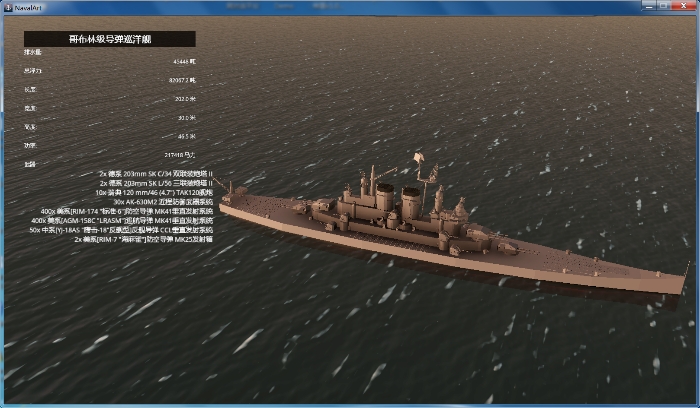Minimize the NavalArt window
Image resolution: width=700 pixels, height=408 pixels.
648,6
